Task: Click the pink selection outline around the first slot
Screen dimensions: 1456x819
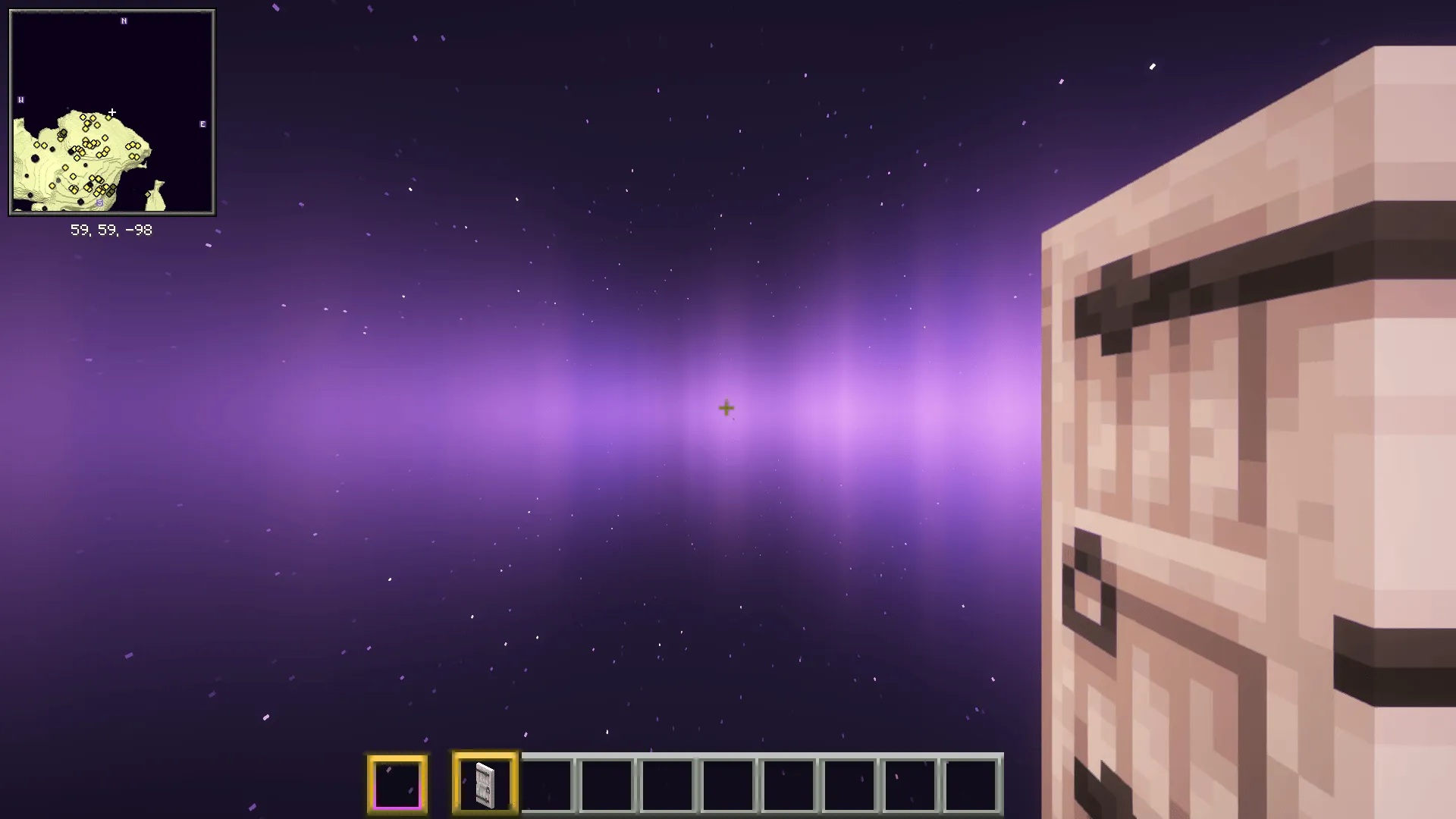Action: pyautogui.click(x=397, y=807)
